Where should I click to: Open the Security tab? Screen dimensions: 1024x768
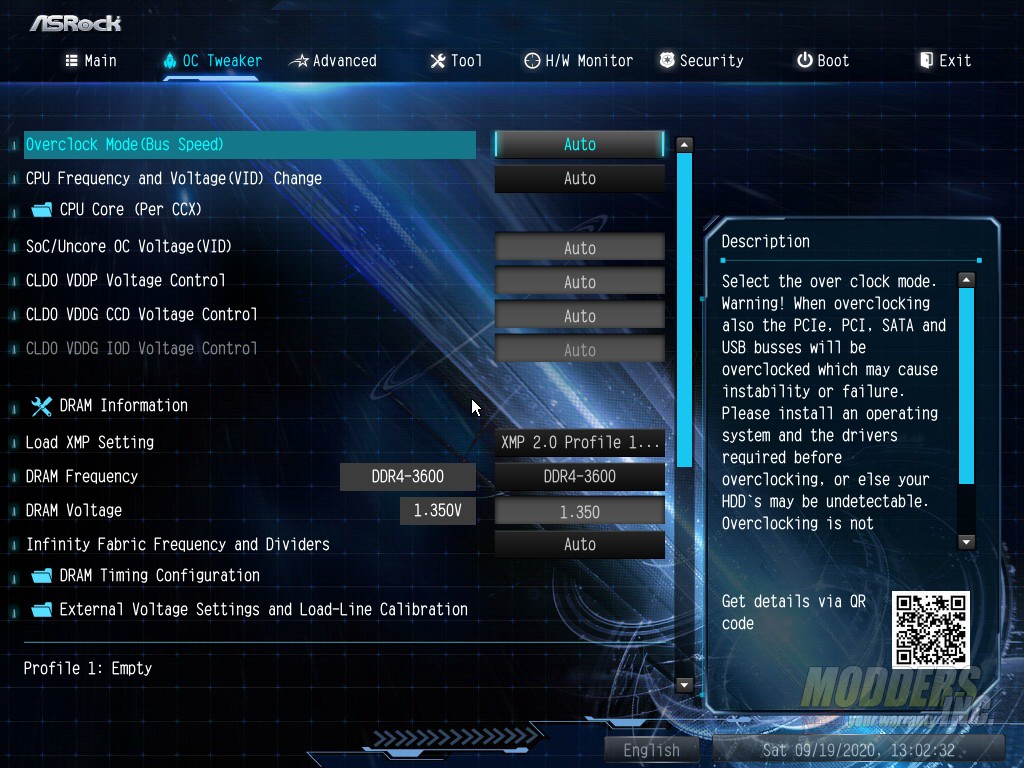(x=700, y=61)
